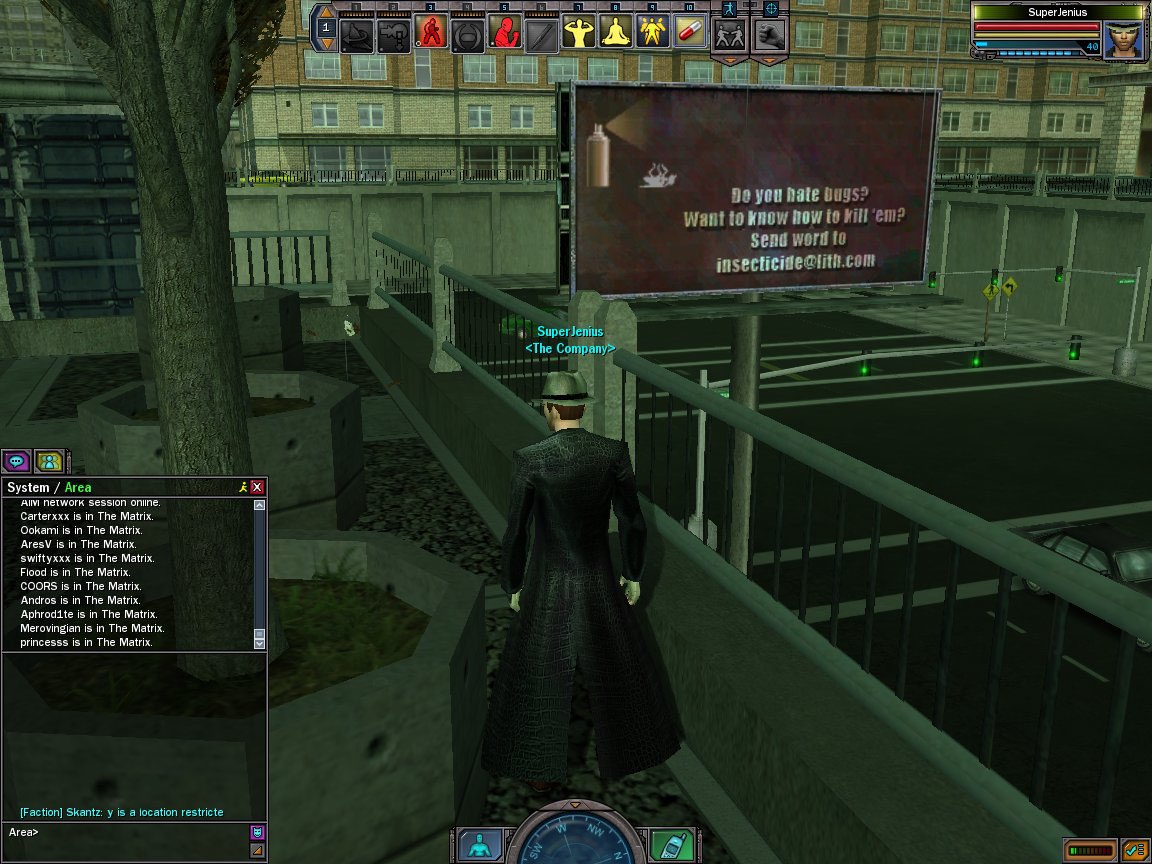Click the clenched fist attack button
The image size is (1152, 864).
click(x=769, y=35)
